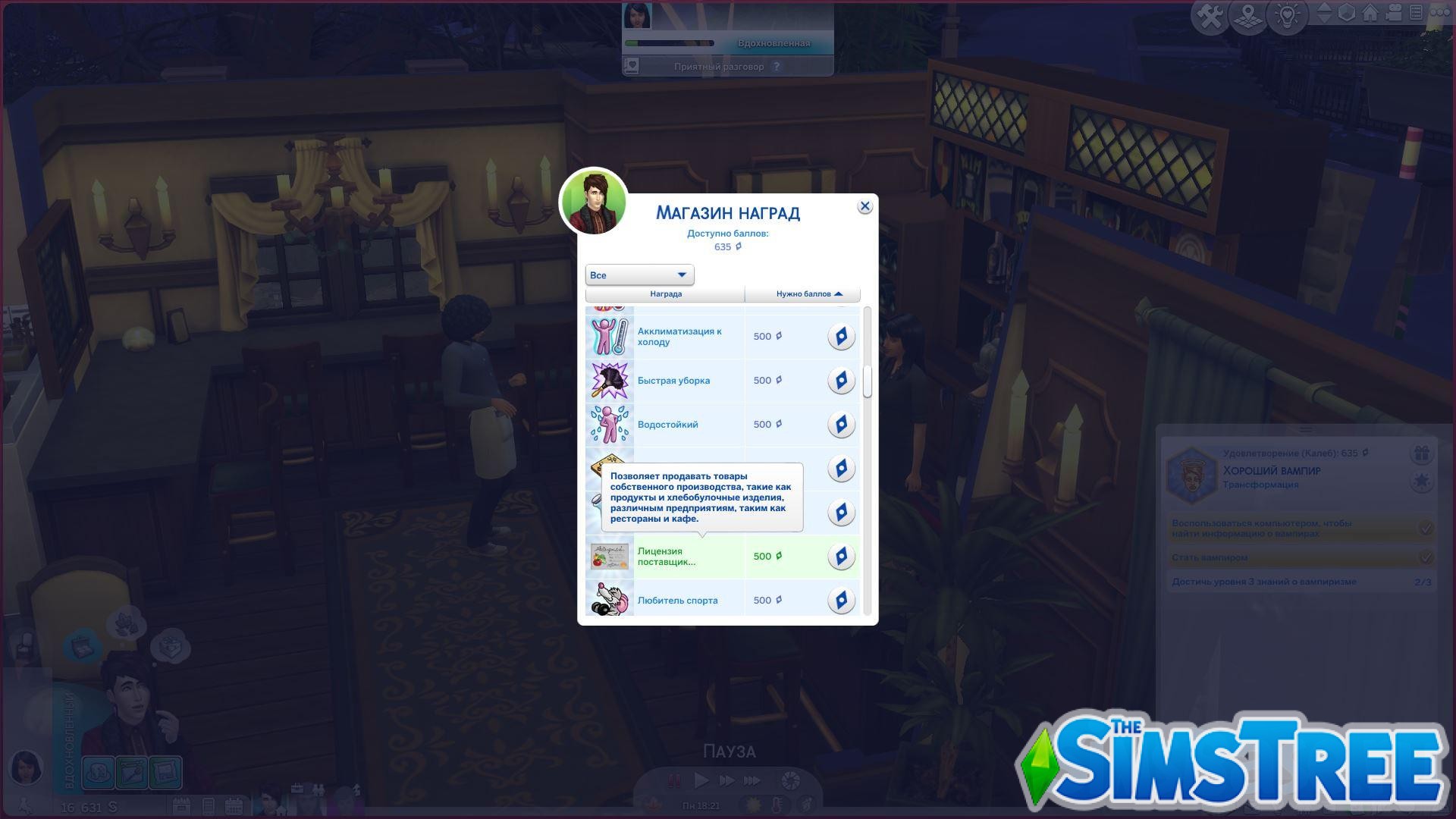Open the calendar icon in bottom toolbar

(x=234, y=806)
